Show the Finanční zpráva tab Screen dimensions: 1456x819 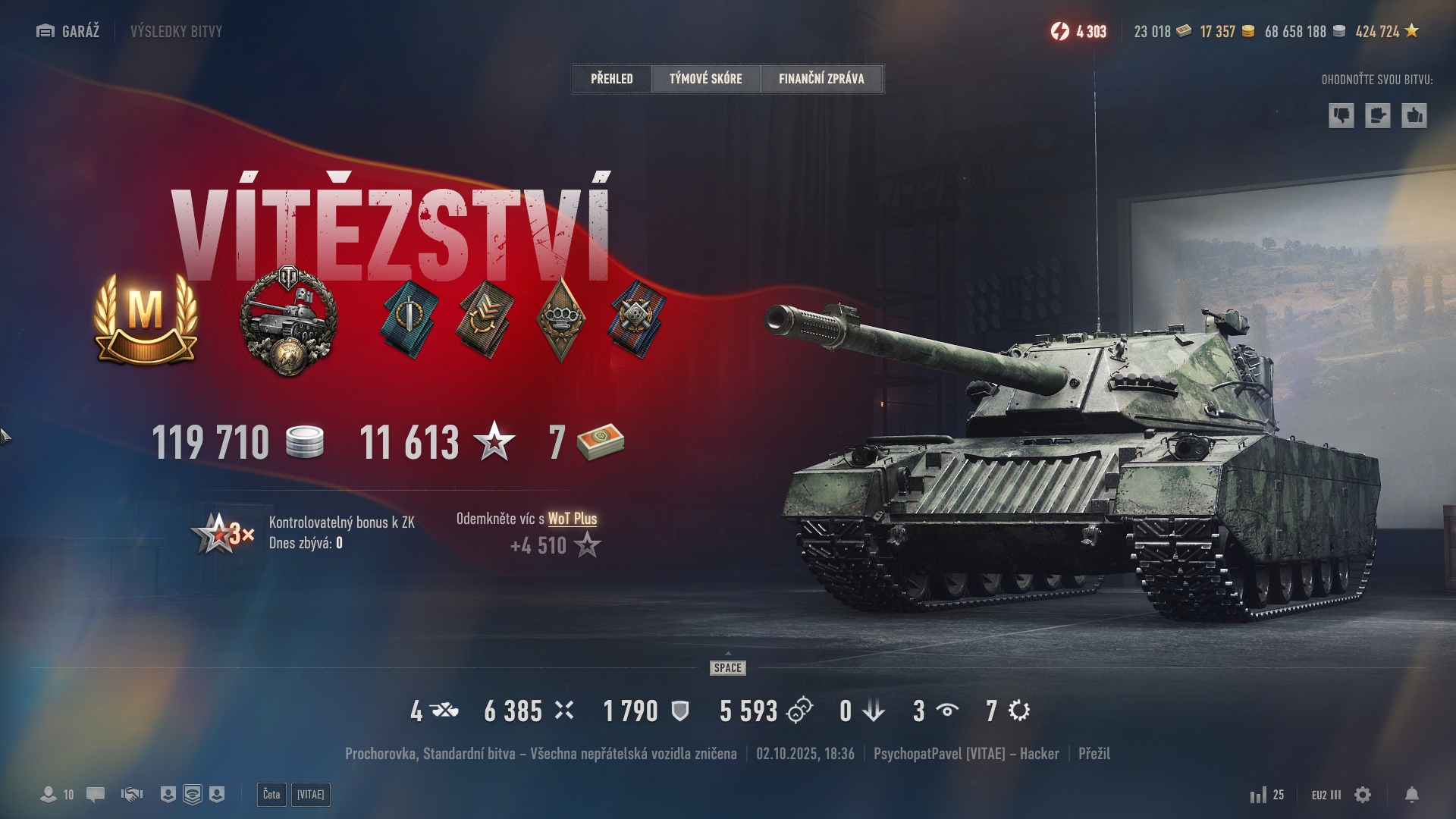[821, 78]
